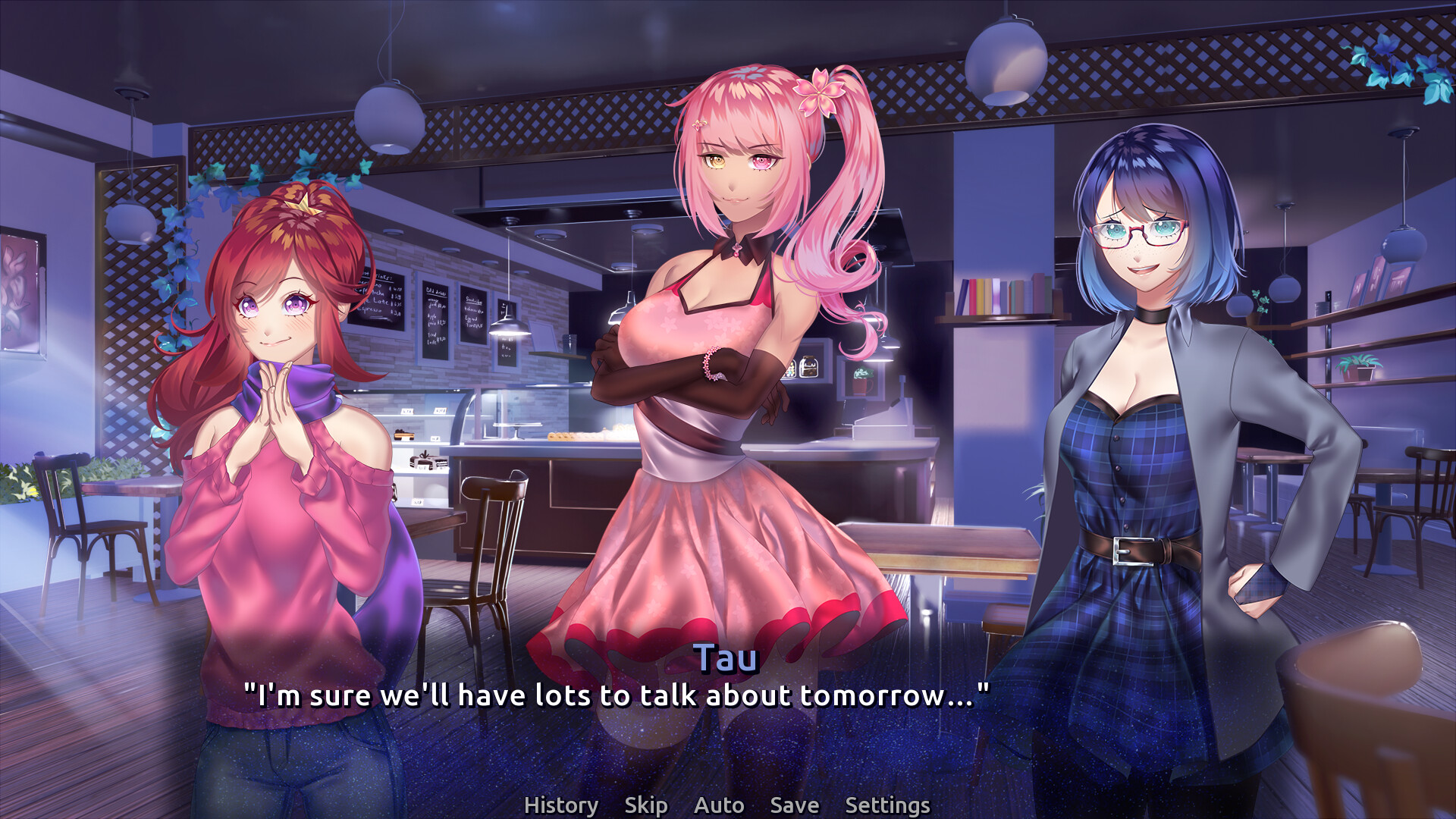This screenshot has width=1456, height=819.
Task: Open the Save menu
Action: 794,805
